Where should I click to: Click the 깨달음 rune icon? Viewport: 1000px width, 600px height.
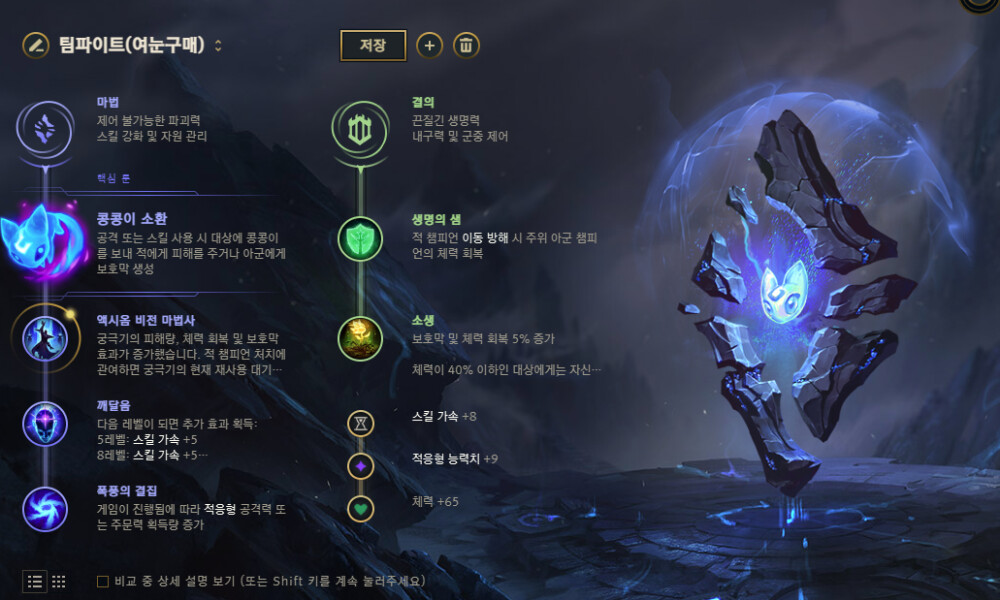(45, 423)
